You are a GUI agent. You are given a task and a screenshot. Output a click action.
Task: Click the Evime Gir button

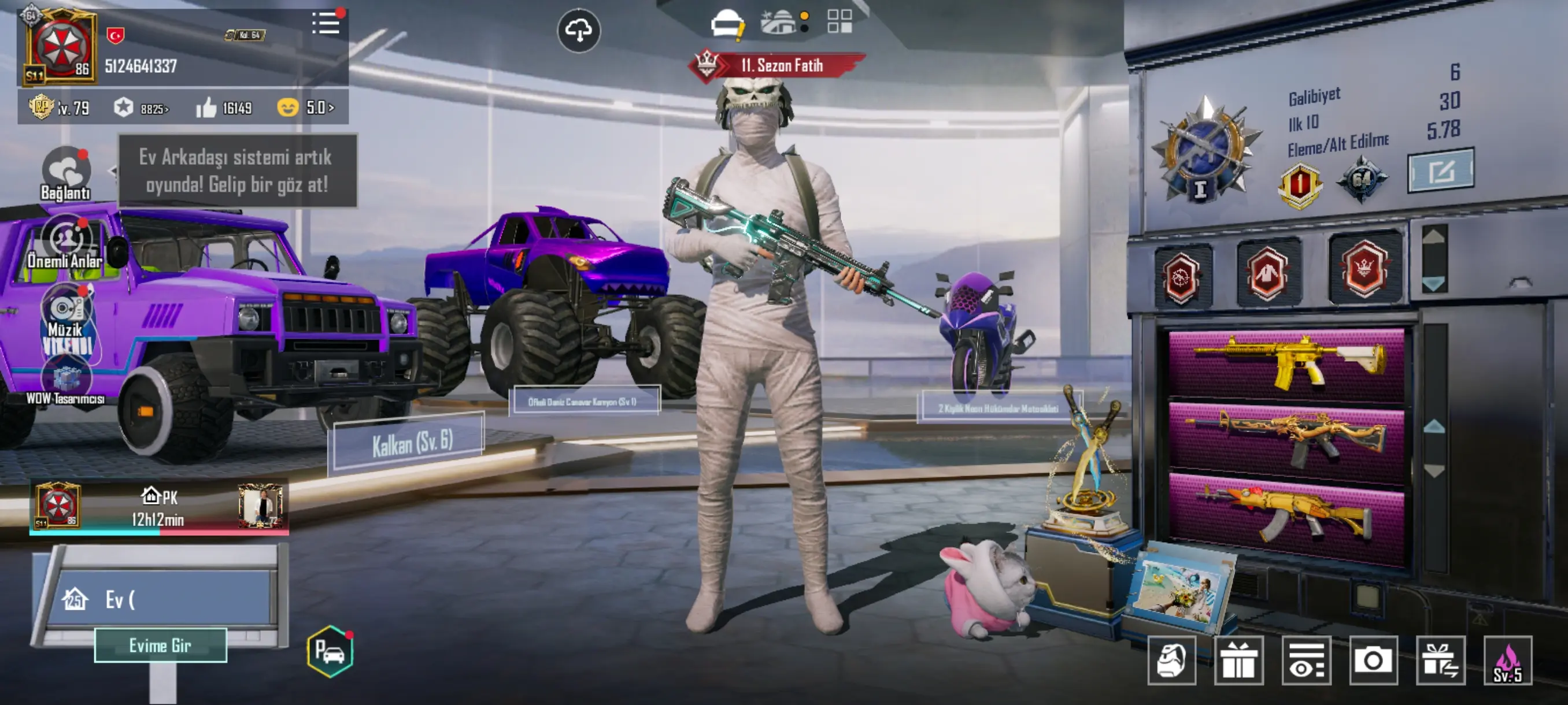[x=161, y=645]
